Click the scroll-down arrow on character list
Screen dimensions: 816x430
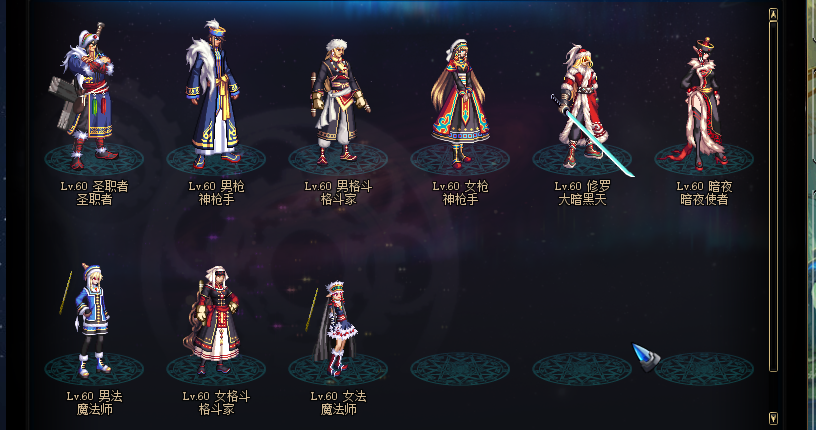773,417
